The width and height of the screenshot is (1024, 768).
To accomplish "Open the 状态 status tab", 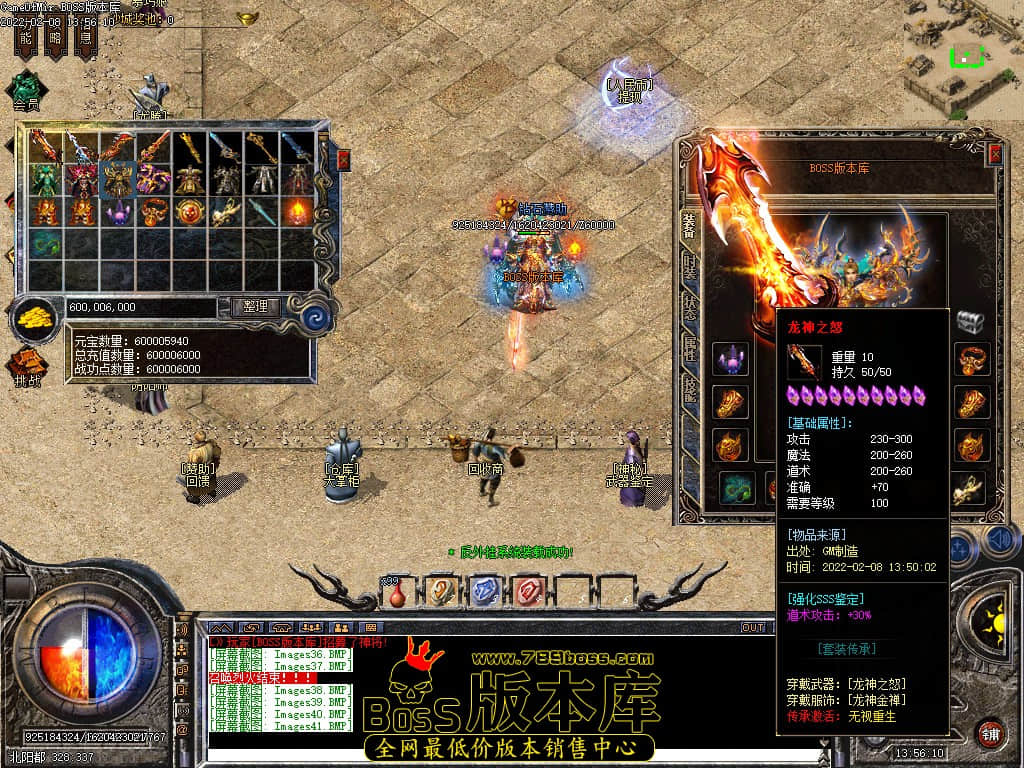I will coord(689,308).
